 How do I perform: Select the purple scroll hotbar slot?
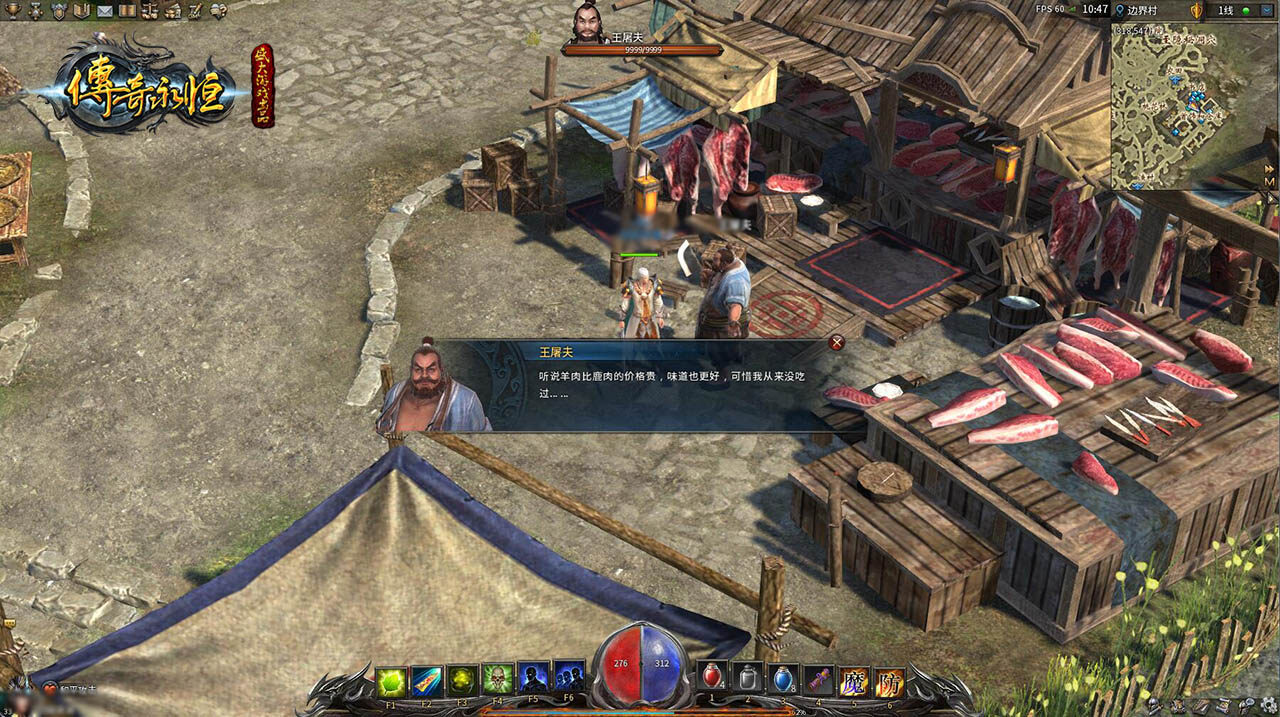(821, 680)
